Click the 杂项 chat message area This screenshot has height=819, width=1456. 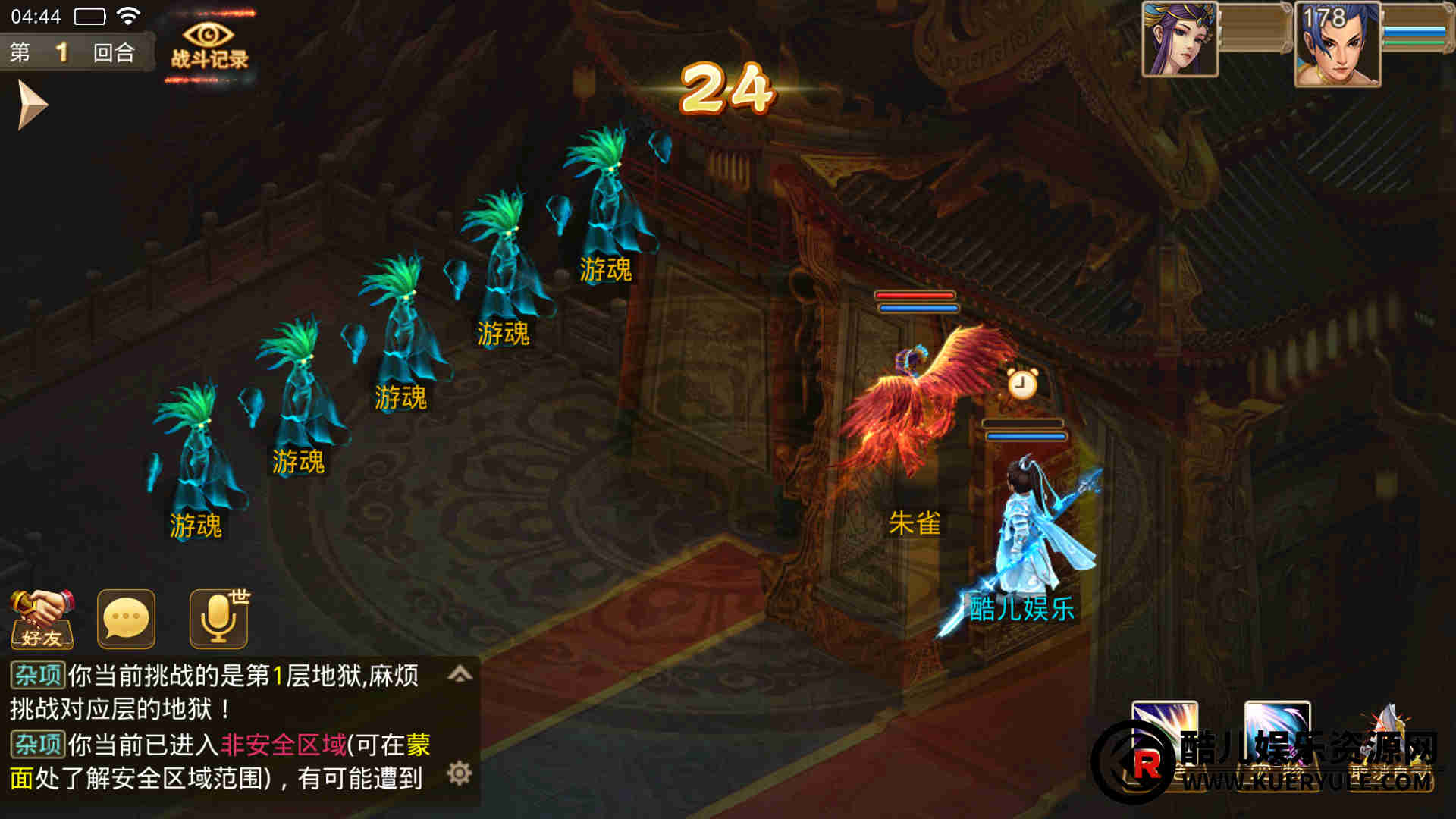pyautogui.click(x=227, y=726)
